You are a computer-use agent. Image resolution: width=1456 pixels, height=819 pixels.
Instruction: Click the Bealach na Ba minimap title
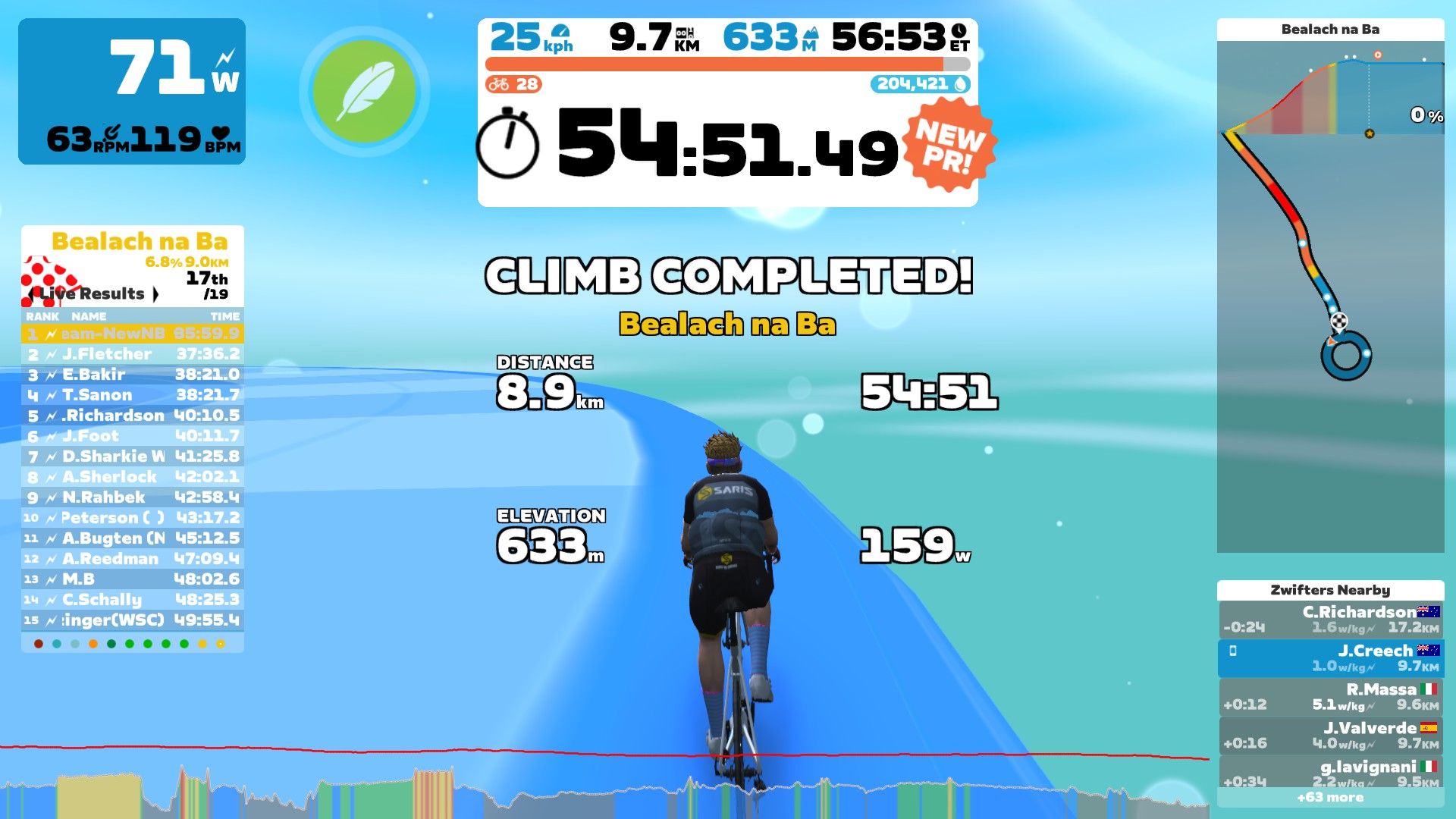(x=1332, y=30)
